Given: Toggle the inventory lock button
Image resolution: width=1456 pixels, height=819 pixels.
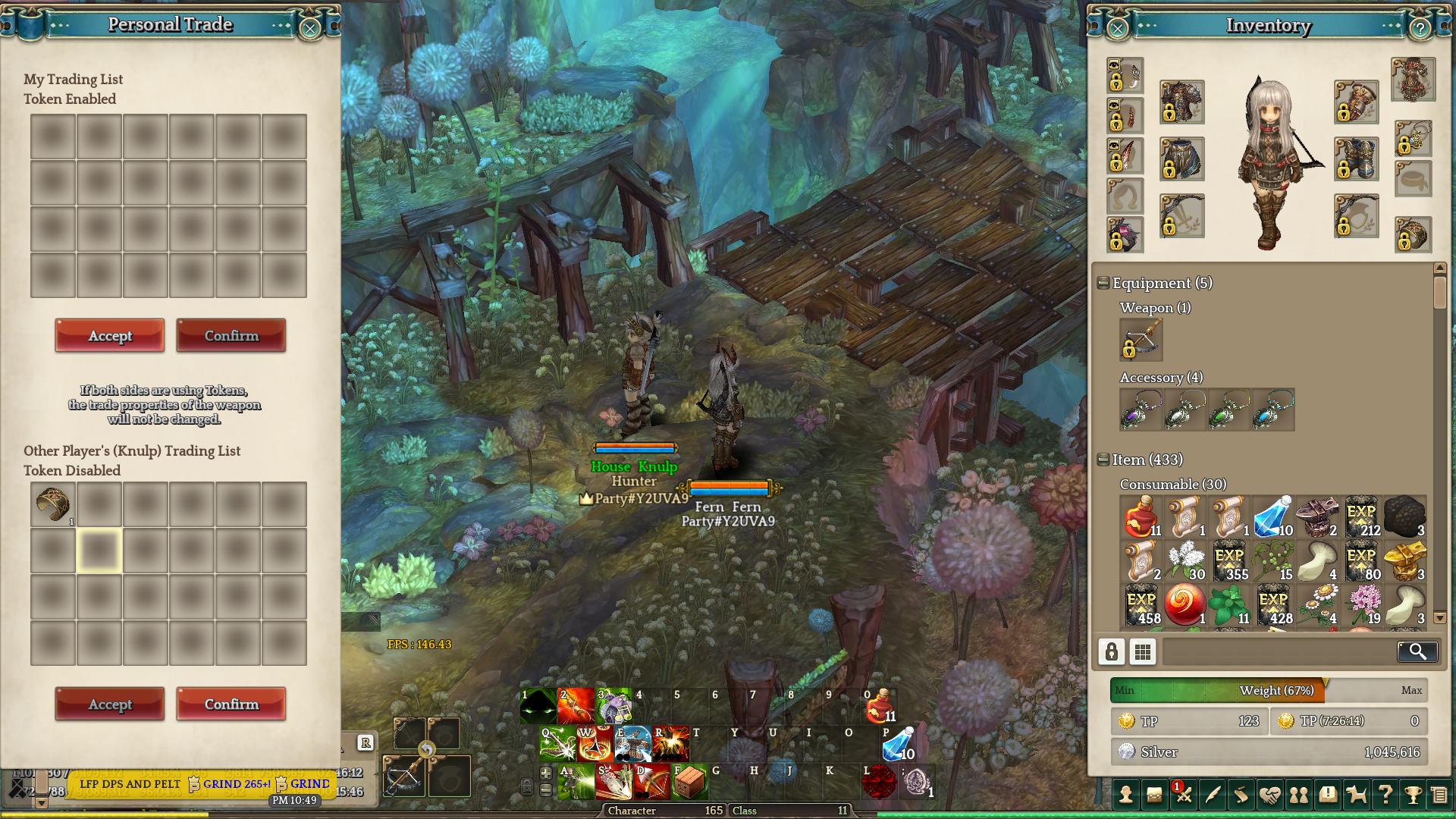Looking at the screenshot, I should (x=1111, y=651).
